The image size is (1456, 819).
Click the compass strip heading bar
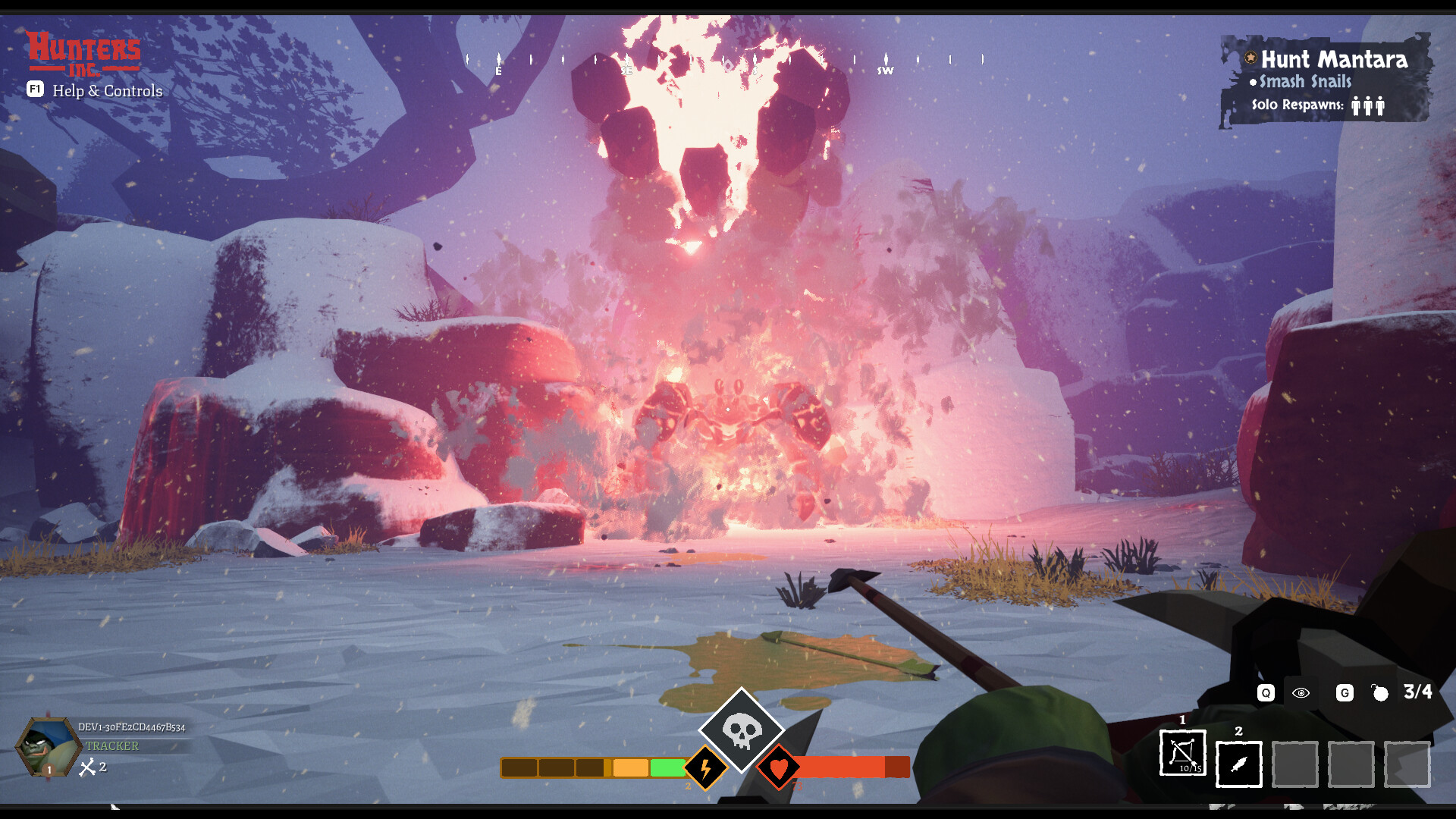[724, 61]
